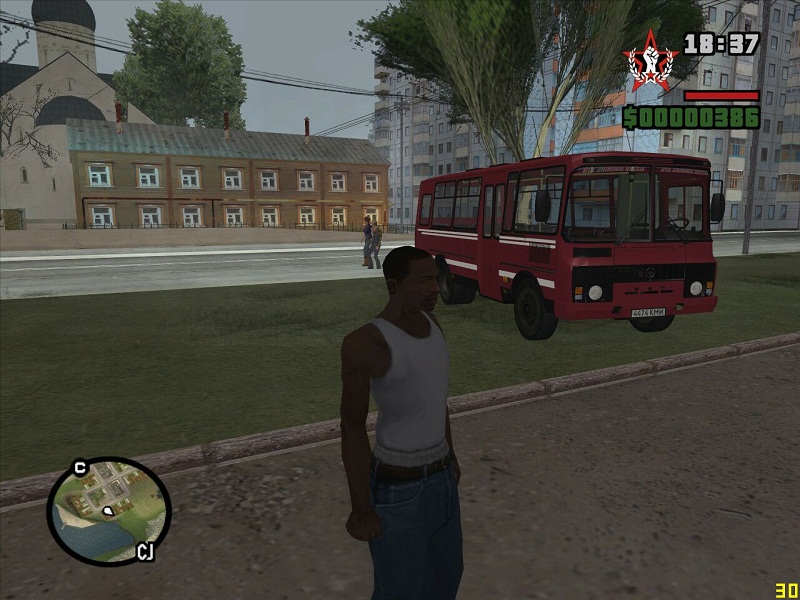Viewport: 800px width, 600px height.
Task: Select the CJ marker on the minimap
Action: pos(145,551)
